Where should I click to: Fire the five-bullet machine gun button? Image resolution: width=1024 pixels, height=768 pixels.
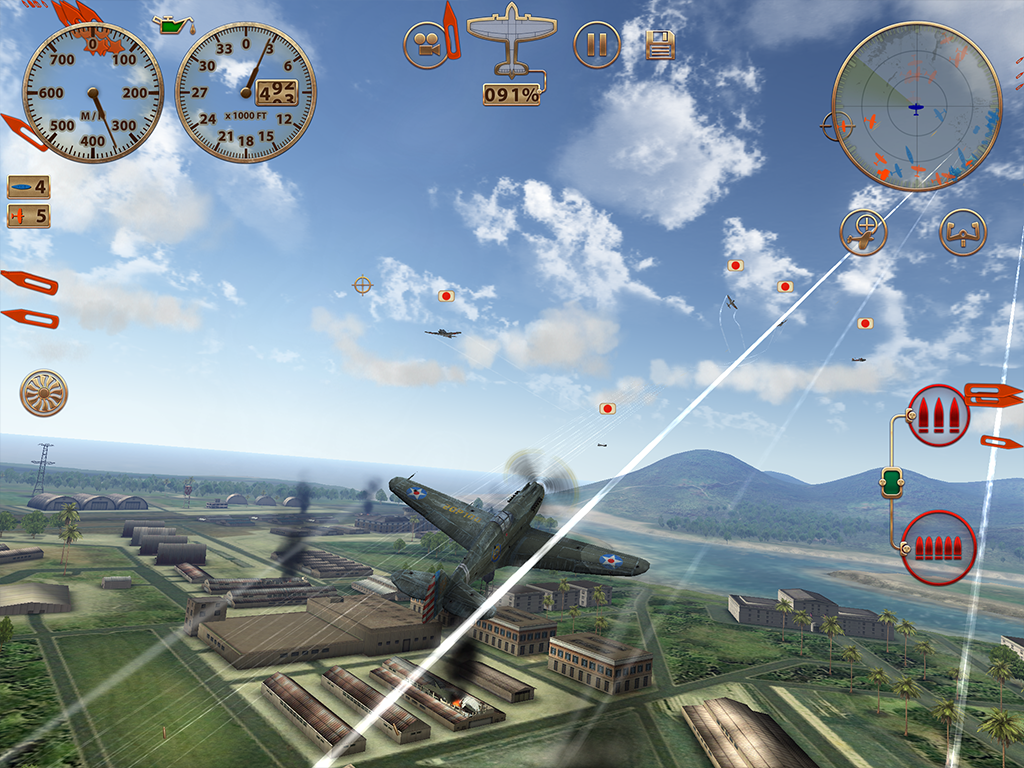[x=938, y=548]
